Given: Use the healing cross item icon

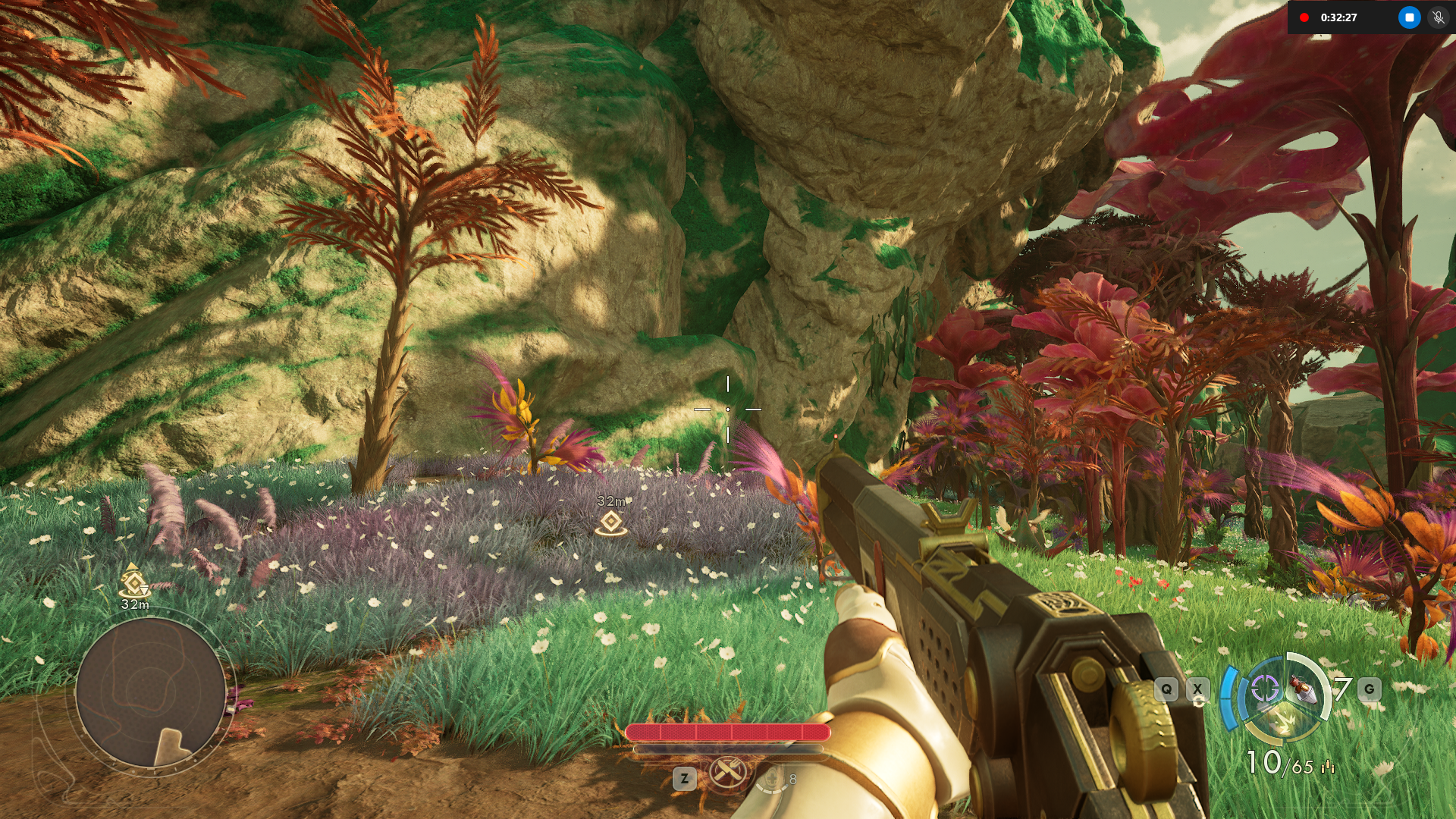Looking at the screenshot, I should 772,779.
